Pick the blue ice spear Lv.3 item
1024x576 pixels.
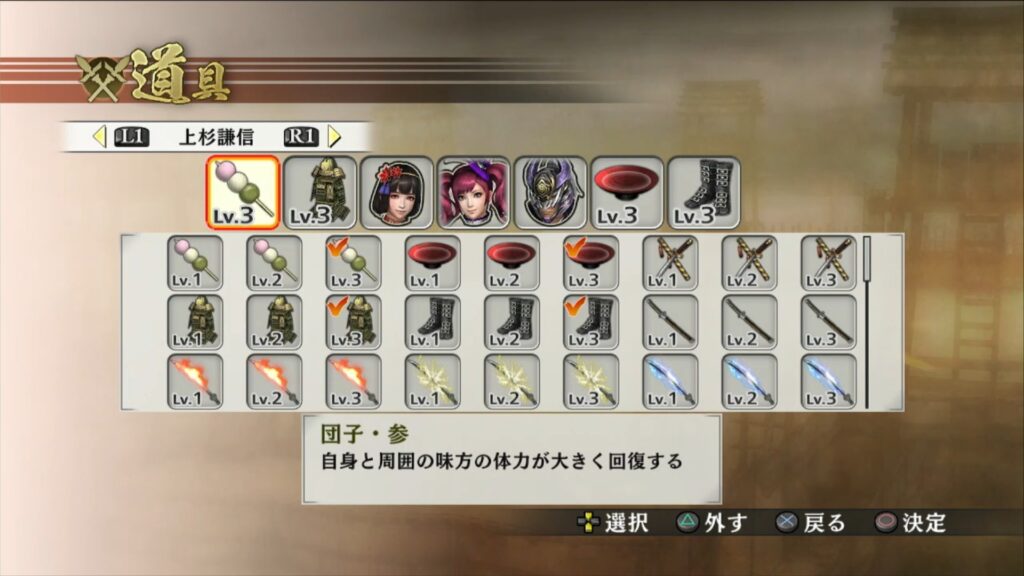click(x=829, y=381)
